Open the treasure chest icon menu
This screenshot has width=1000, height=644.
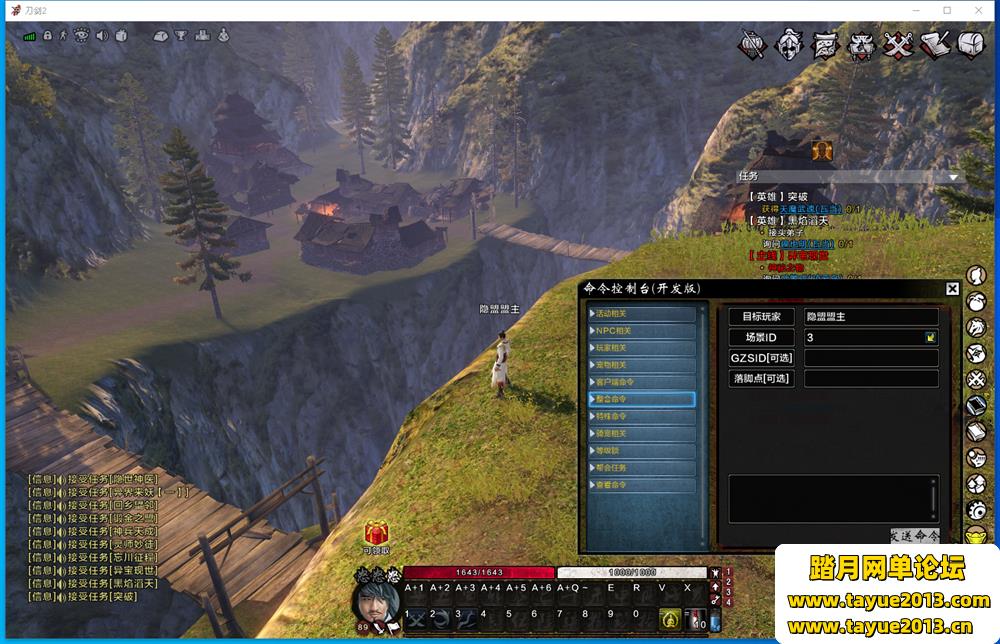click(971, 44)
